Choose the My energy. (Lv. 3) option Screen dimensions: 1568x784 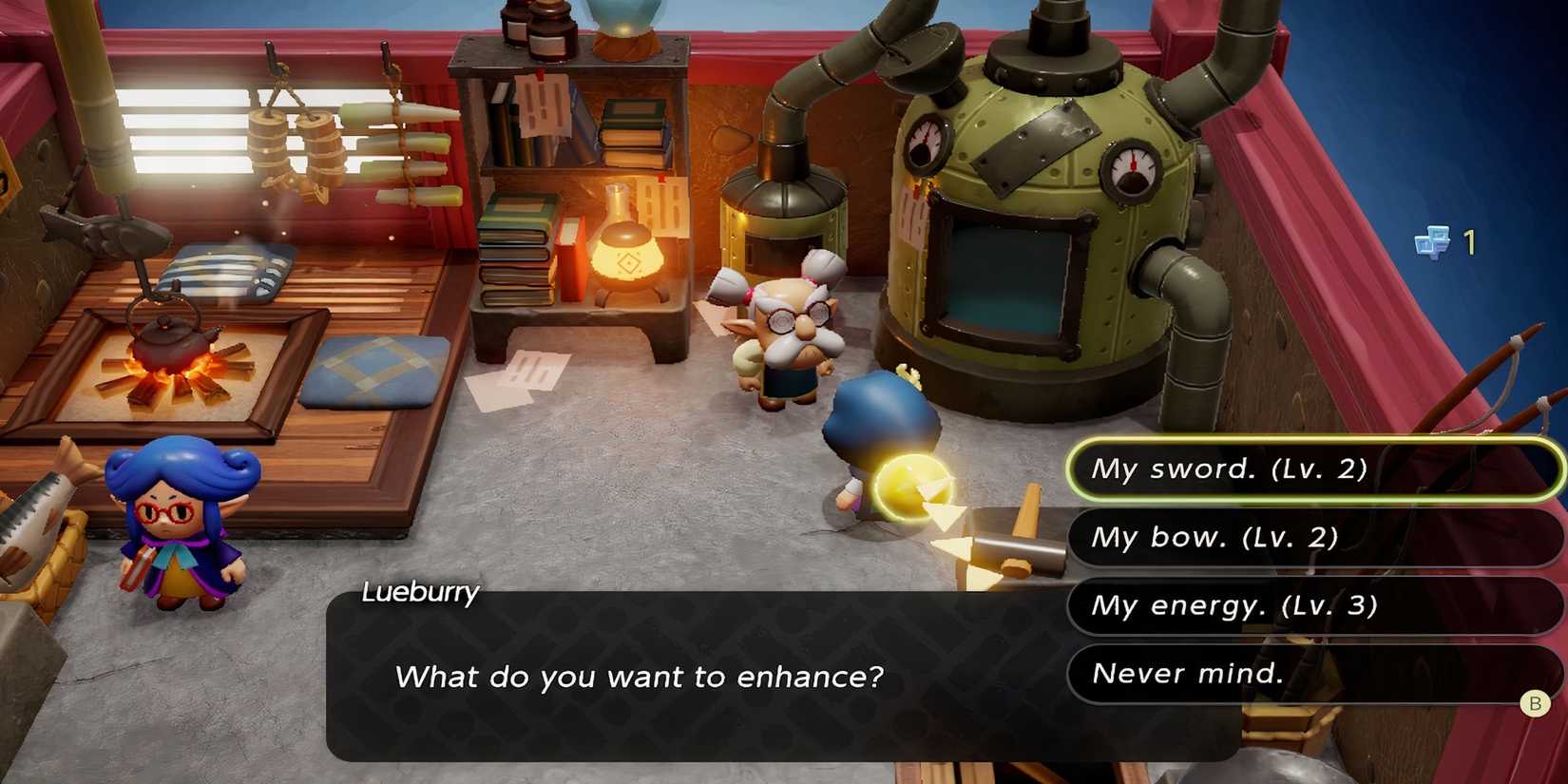click(x=1311, y=604)
